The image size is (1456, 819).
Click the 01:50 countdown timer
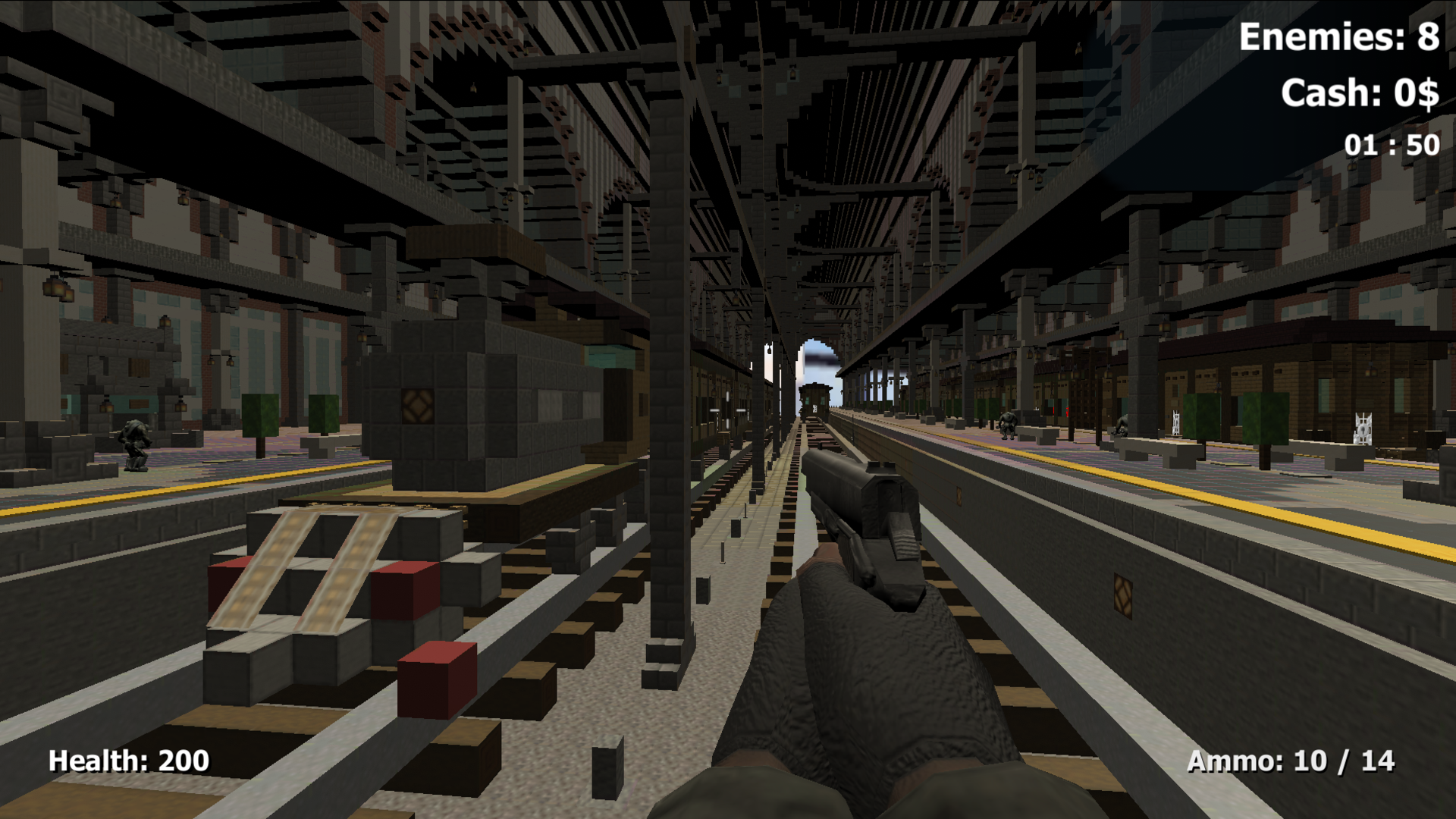(x=1389, y=143)
